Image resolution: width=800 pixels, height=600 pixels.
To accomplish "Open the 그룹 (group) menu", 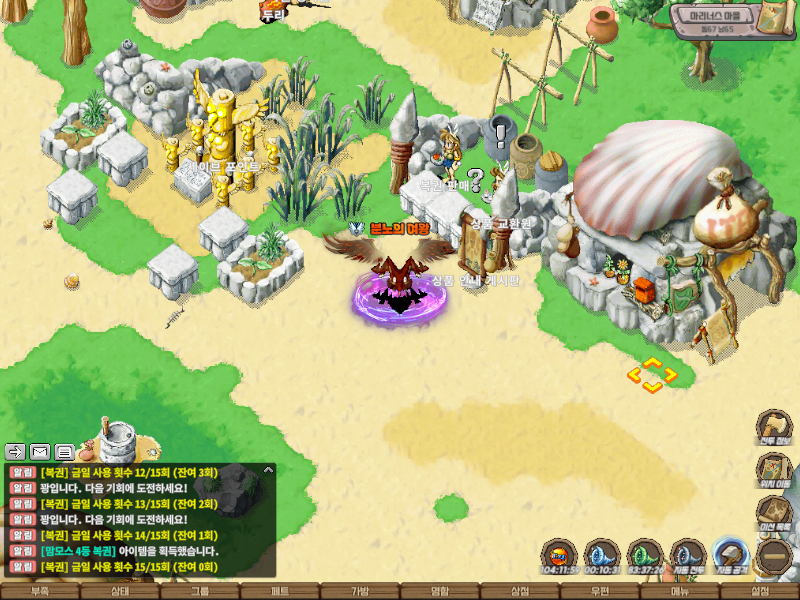I will pyautogui.click(x=200, y=591).
